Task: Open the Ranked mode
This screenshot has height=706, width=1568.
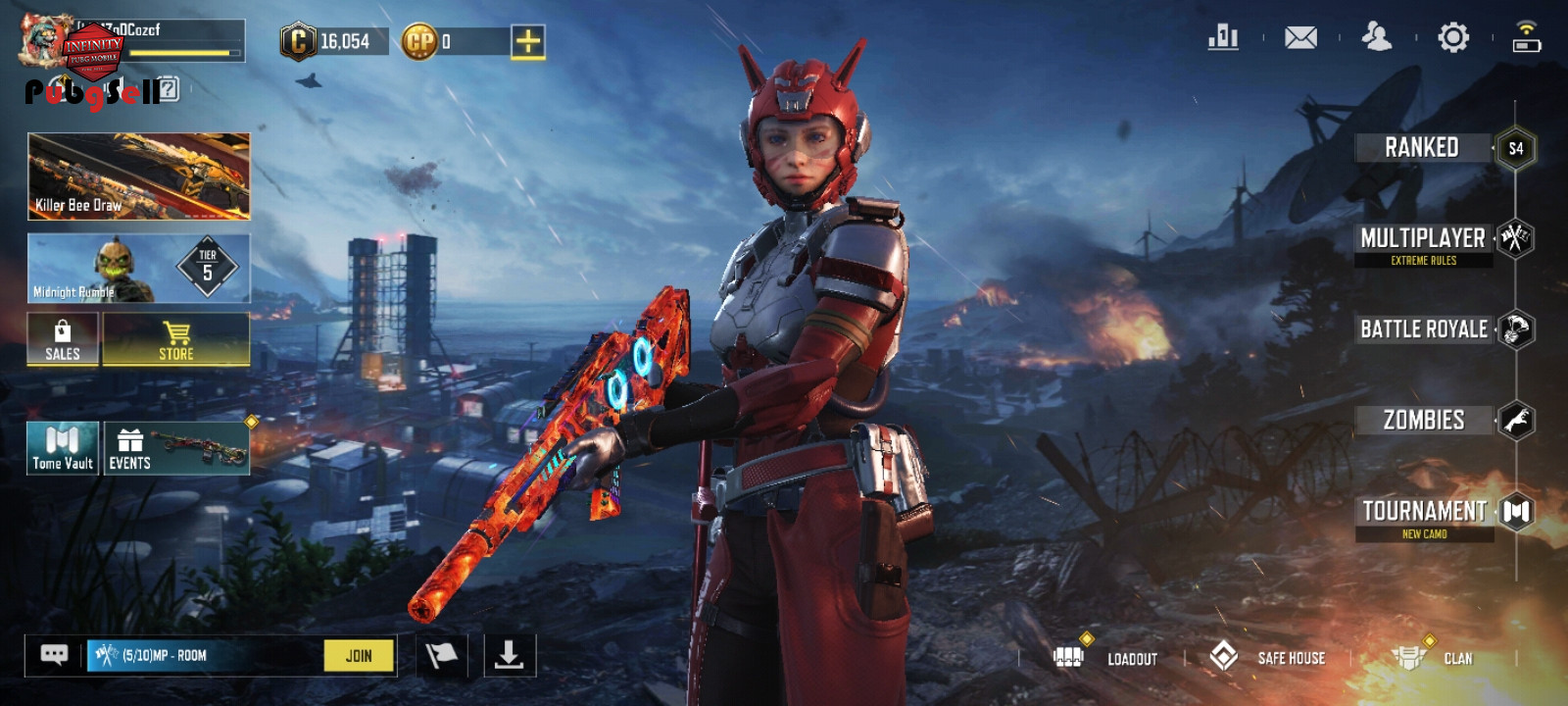Action: (x=1423, y=148)
